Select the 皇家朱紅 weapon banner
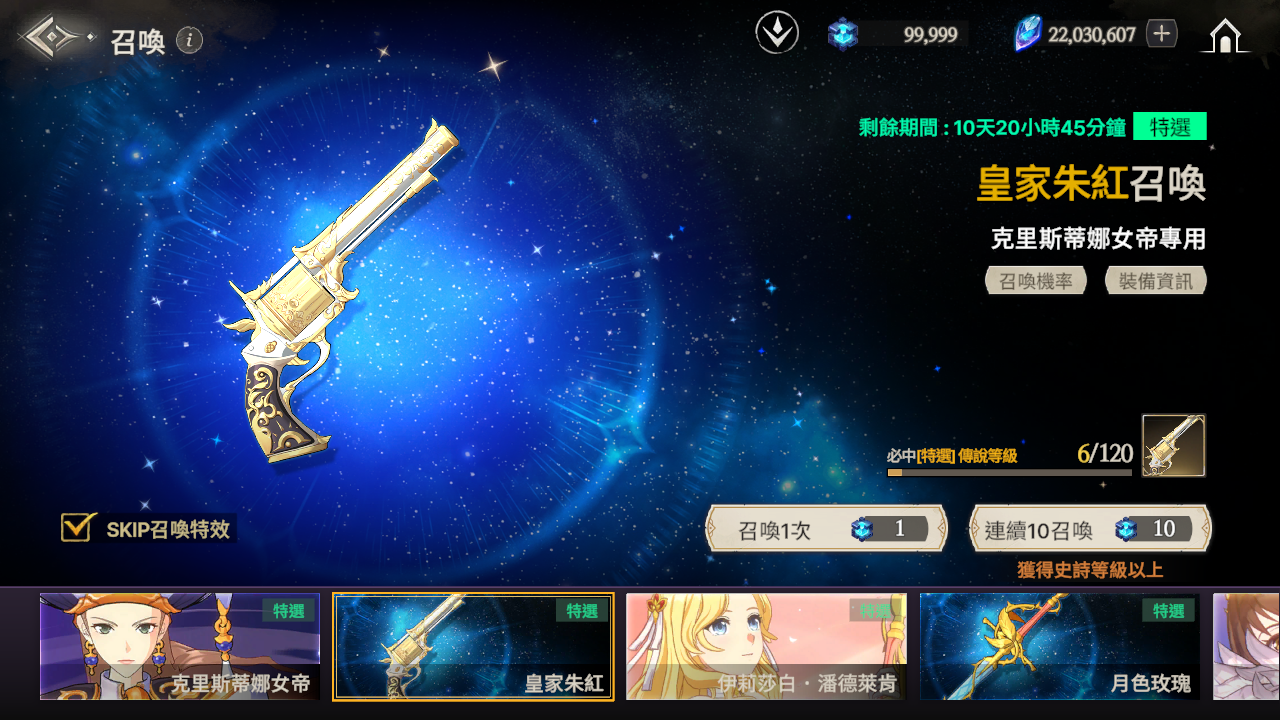Screen dimensions: 1280x720 pyautogui.click(x=473, y=646)
